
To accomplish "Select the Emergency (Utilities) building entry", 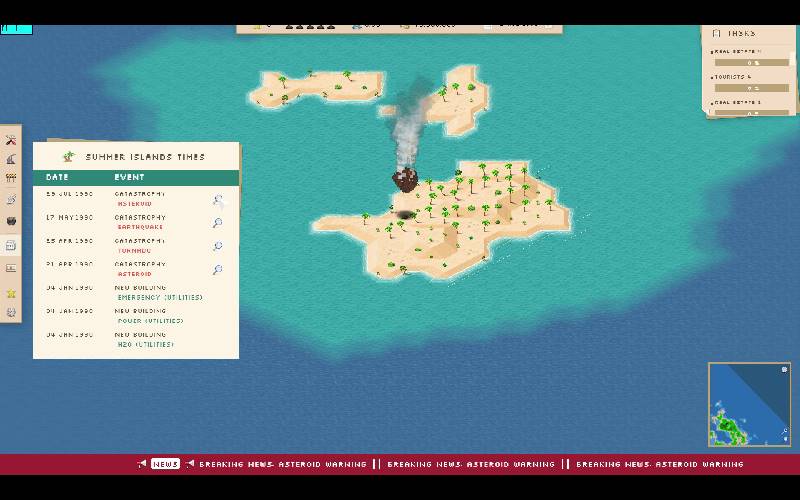I will 160,297.
